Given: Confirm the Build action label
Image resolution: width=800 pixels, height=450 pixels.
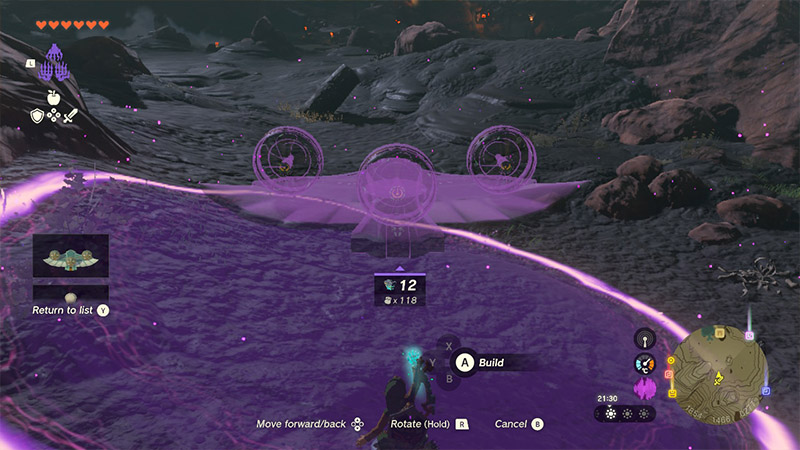Looking at the screenshot, I should (491, 362).
